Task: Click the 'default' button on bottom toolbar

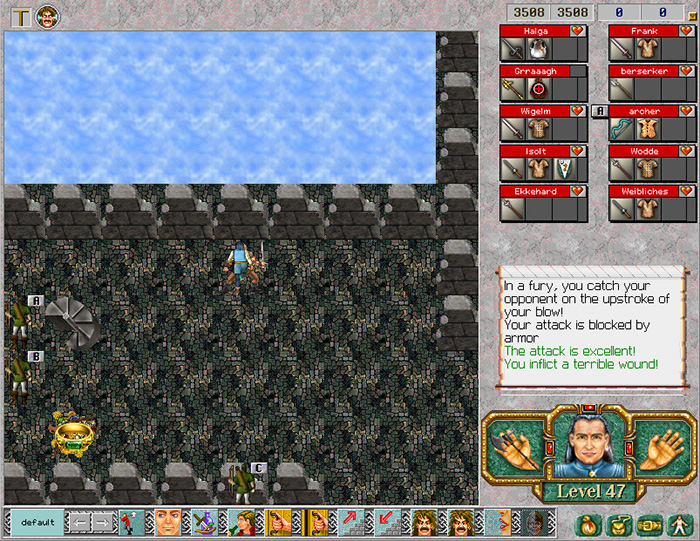Action: coord(37,522)
